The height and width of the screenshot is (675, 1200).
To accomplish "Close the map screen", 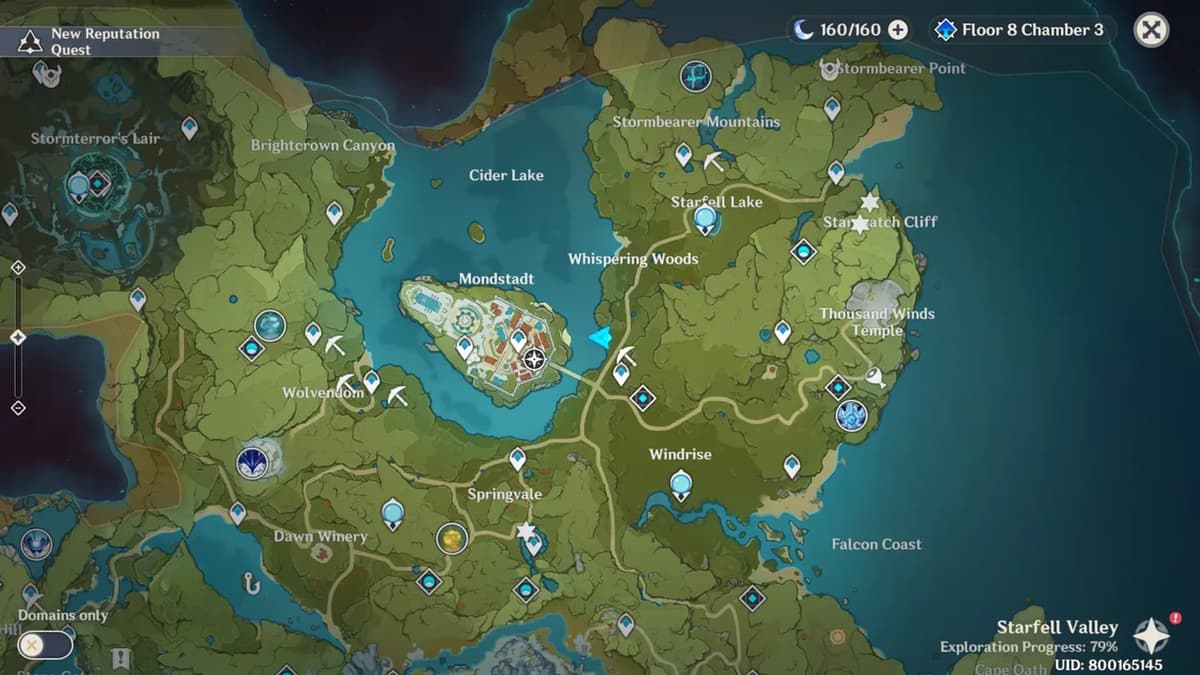I will tap(1151, 30).
